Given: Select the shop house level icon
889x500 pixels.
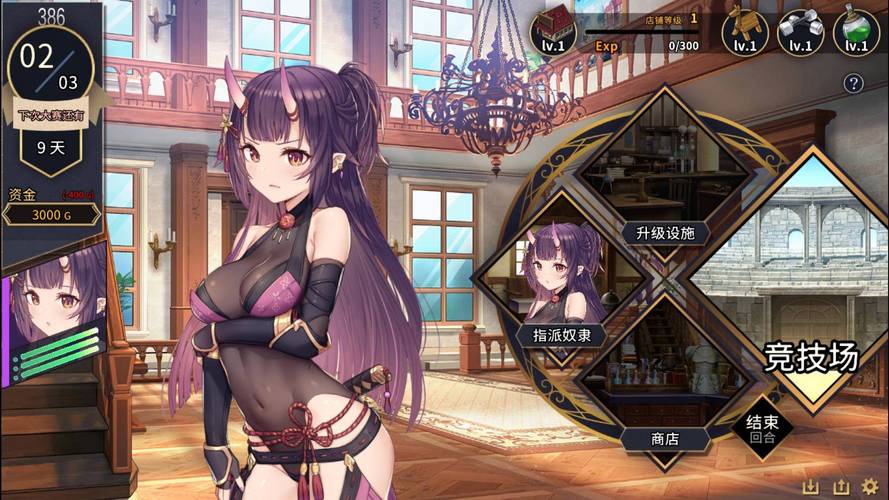Looking at the screenshot, I should click(553, 32).
